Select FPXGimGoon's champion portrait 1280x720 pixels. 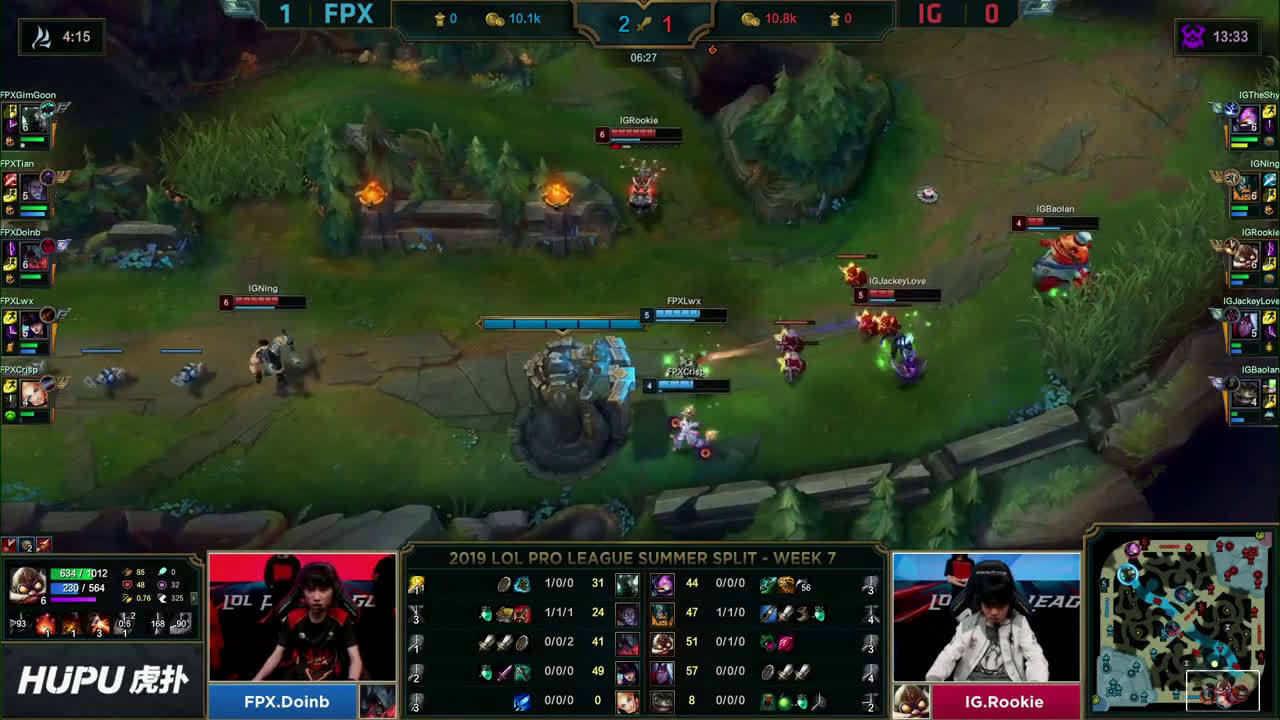pos(34,120)
